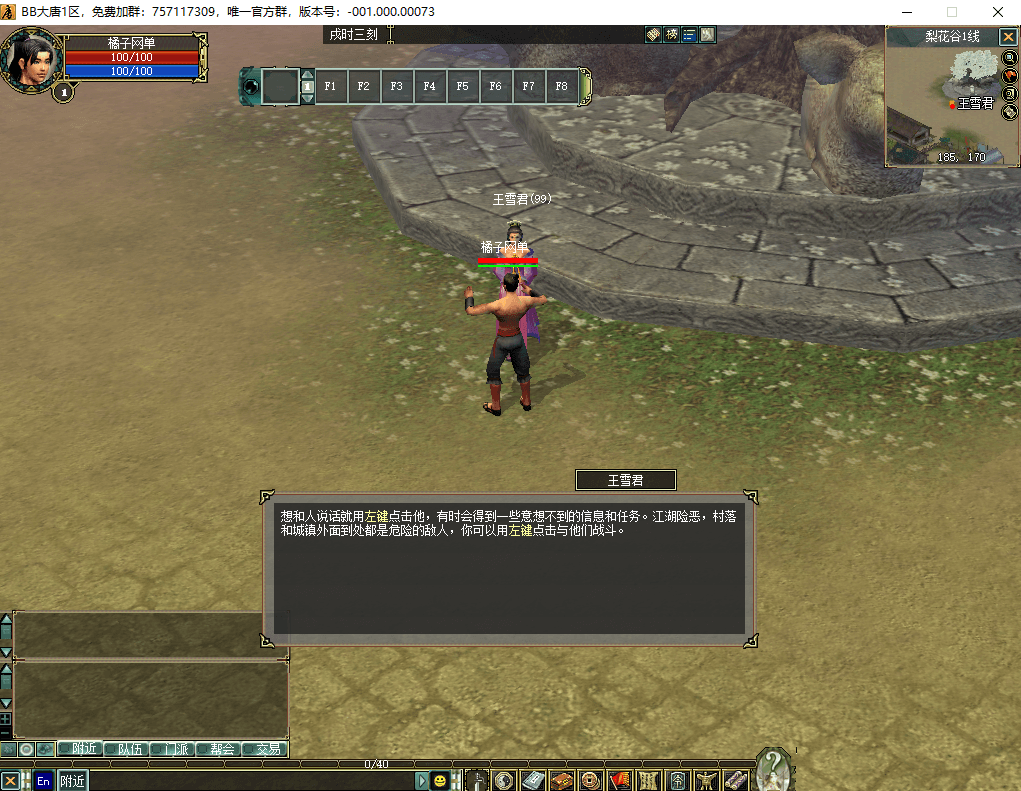The image size is (1021, 791).
Task: Select the F5 hotkey slot
Action: point(462,86)
